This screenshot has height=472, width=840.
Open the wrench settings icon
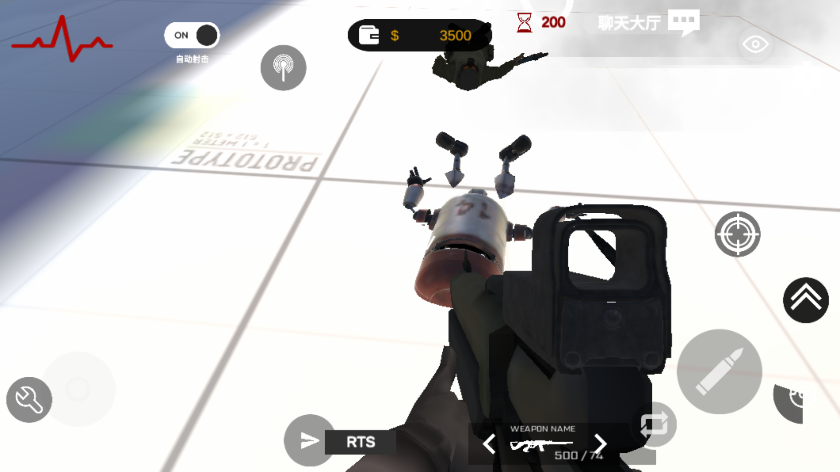[29, 400]
